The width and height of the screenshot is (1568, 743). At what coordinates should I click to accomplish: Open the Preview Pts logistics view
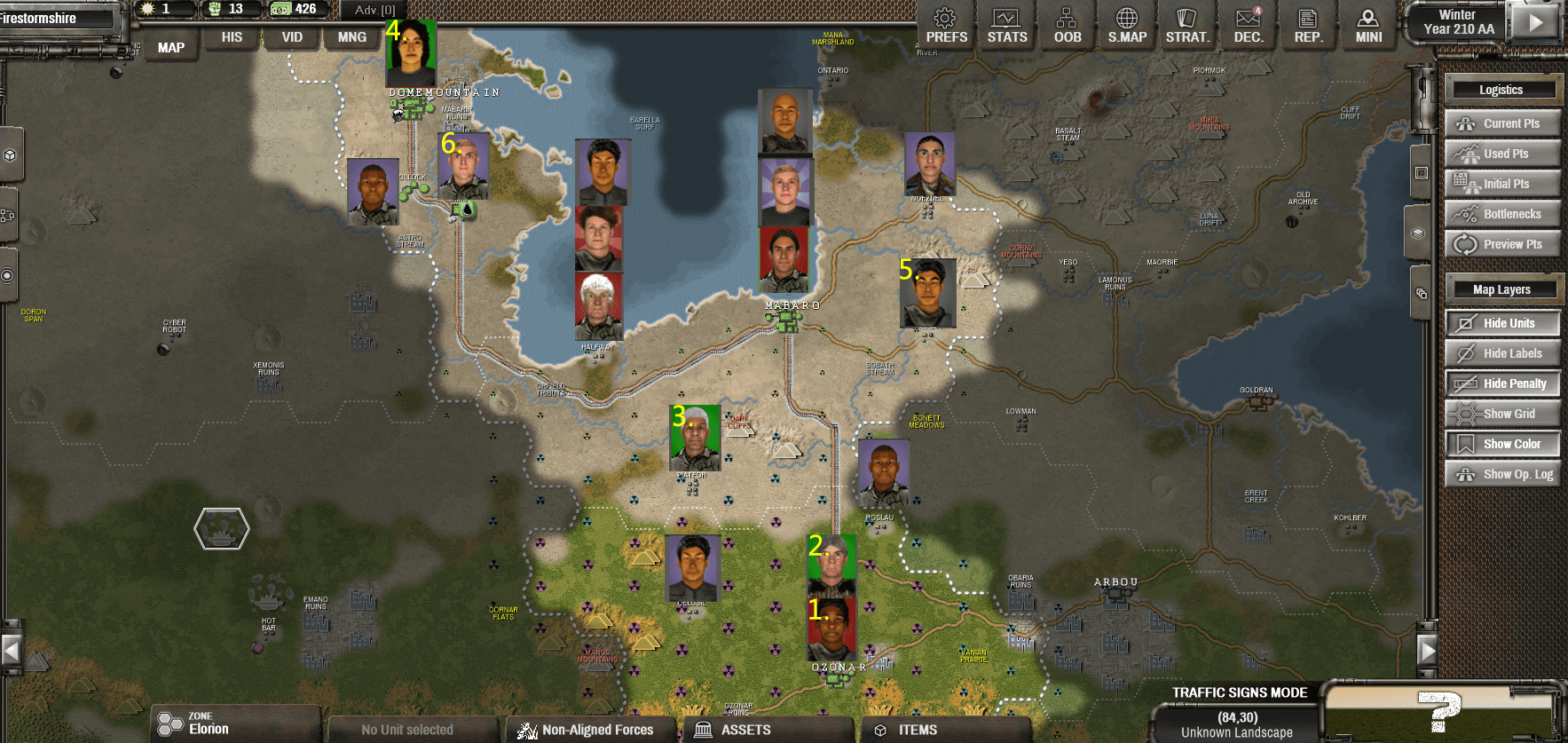tap(1502, 243)
